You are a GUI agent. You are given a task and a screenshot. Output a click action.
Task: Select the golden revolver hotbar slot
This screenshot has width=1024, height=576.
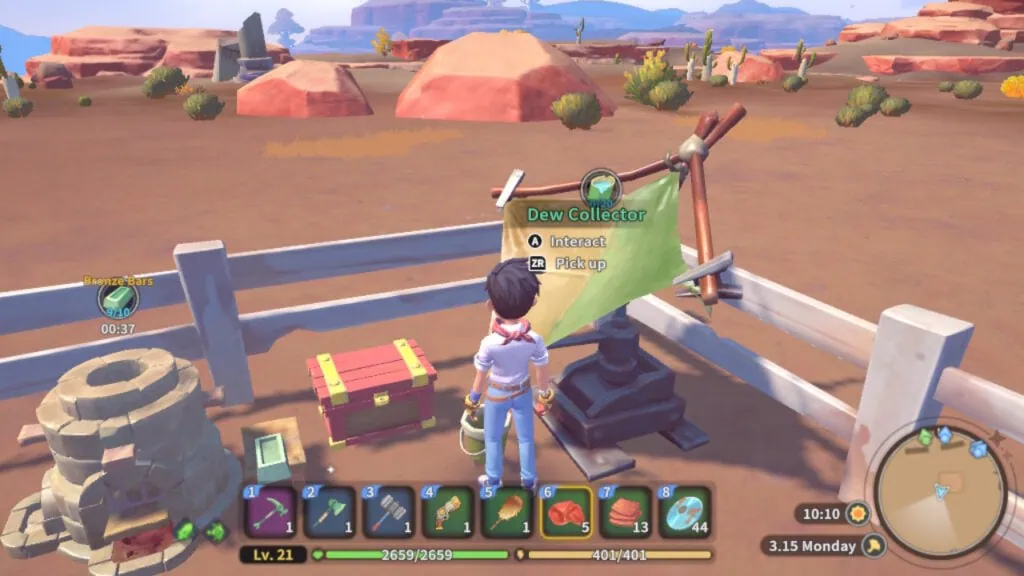point(448,512)
